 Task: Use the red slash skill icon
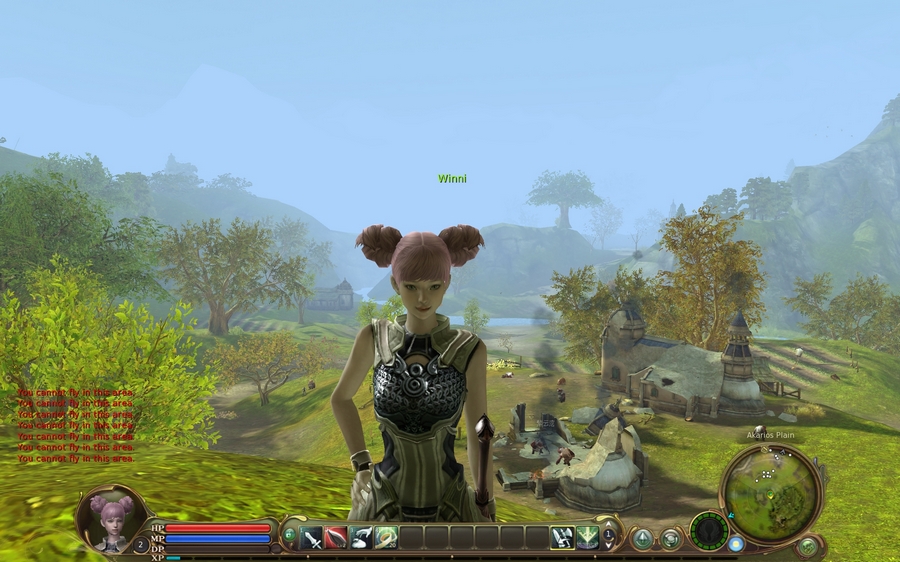pyautogui.click(x=336, y=538)
